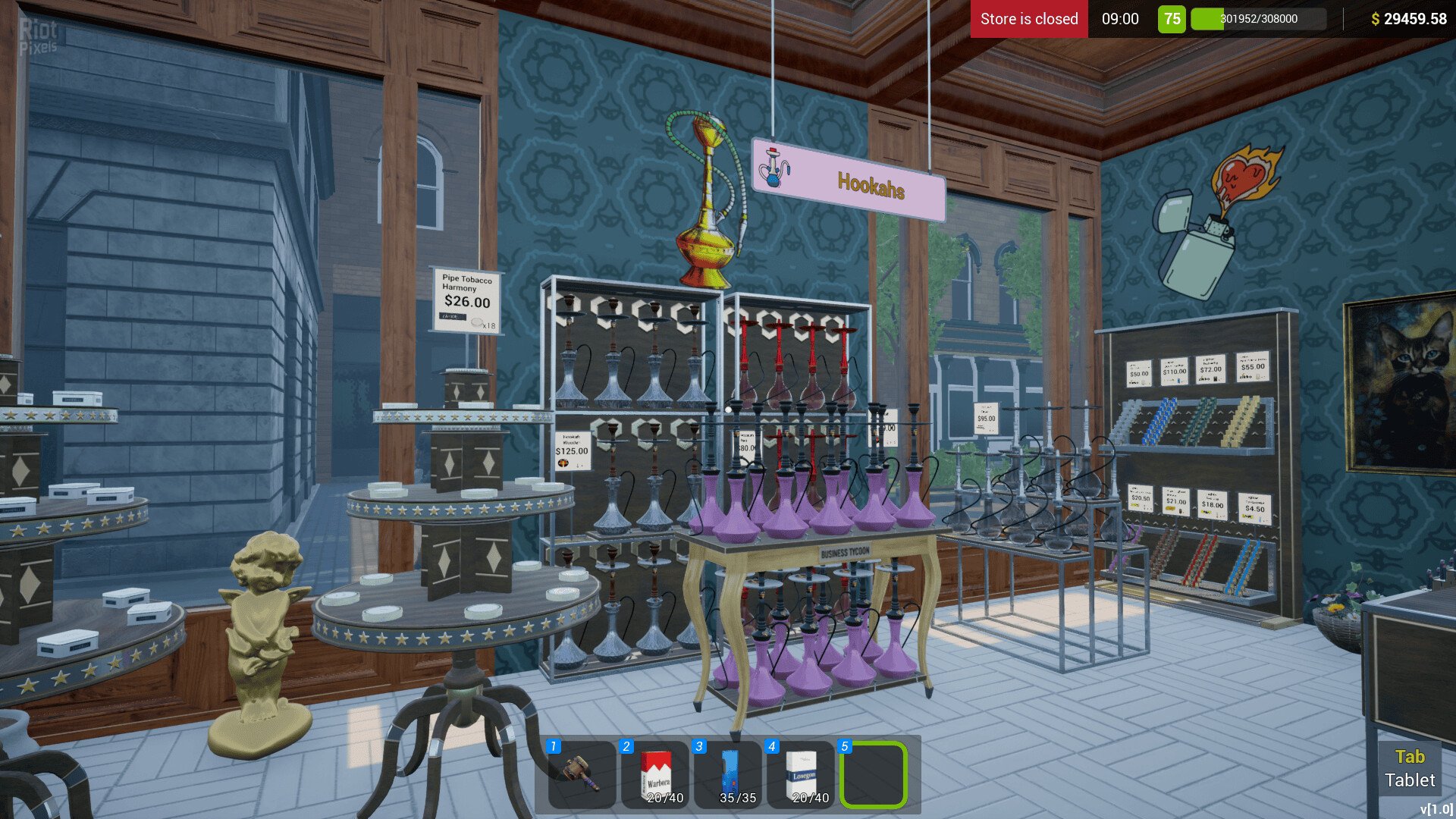Select the red Warbora cigarette pack slot
1456x819 pixels.
(655, 773)
